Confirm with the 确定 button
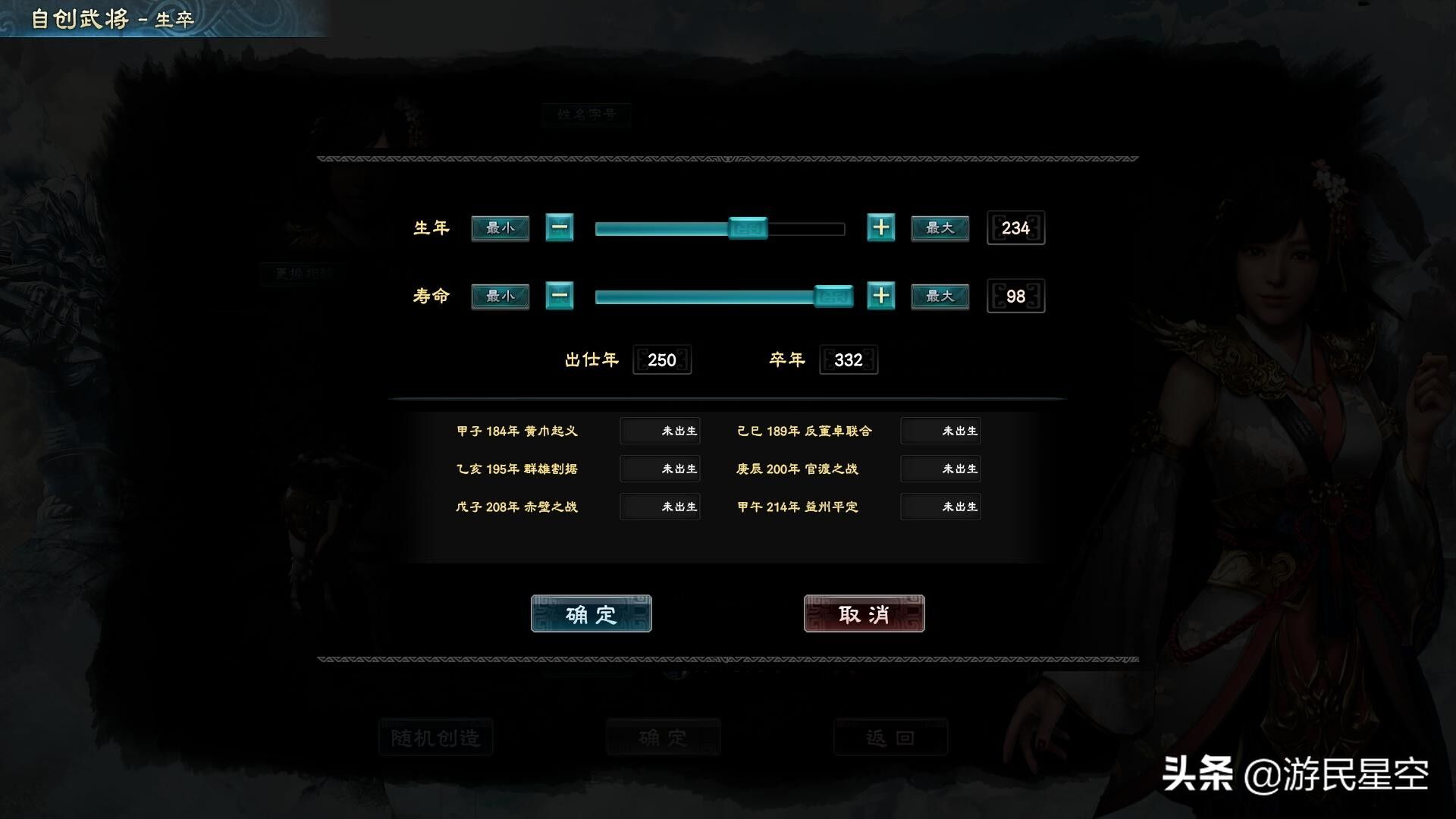The height and width of the screenshot is (819, 1456). click(x=591, y=613)
